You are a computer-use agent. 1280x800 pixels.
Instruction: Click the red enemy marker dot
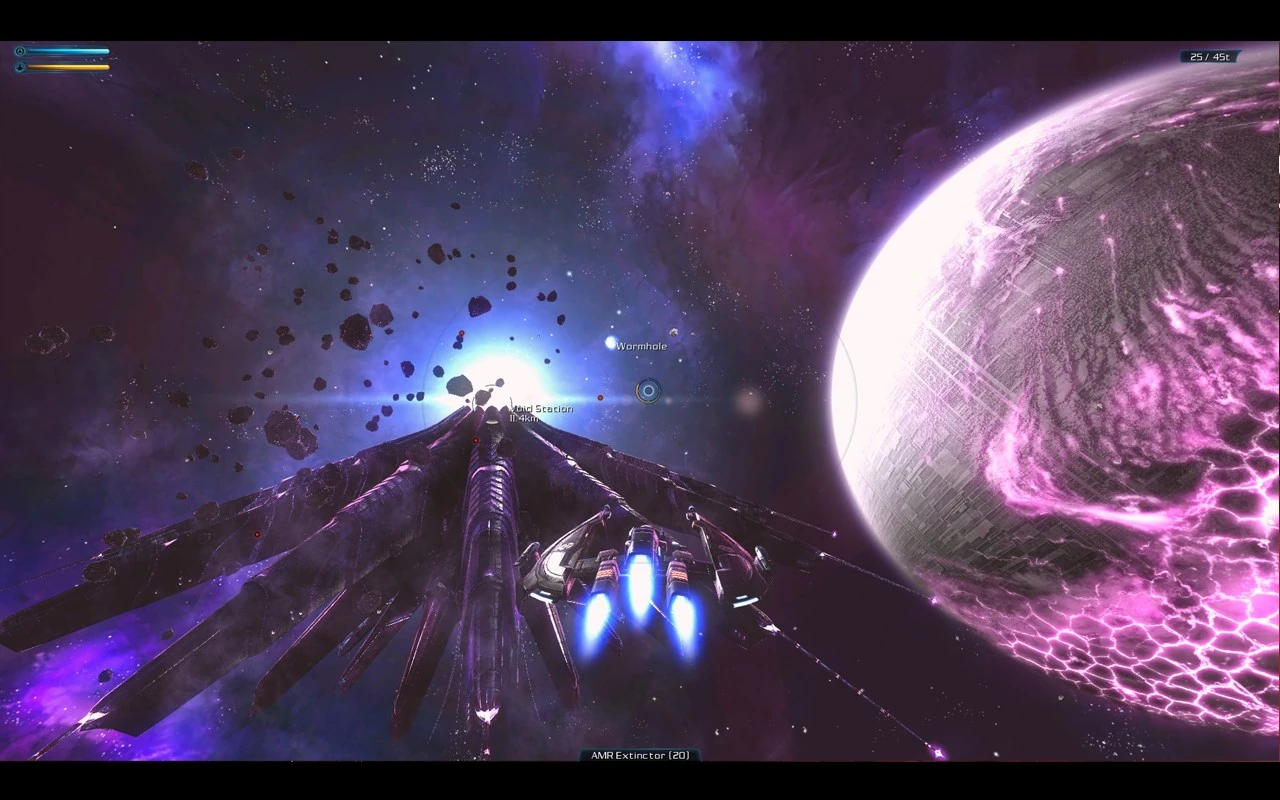[x=600, y=398]
